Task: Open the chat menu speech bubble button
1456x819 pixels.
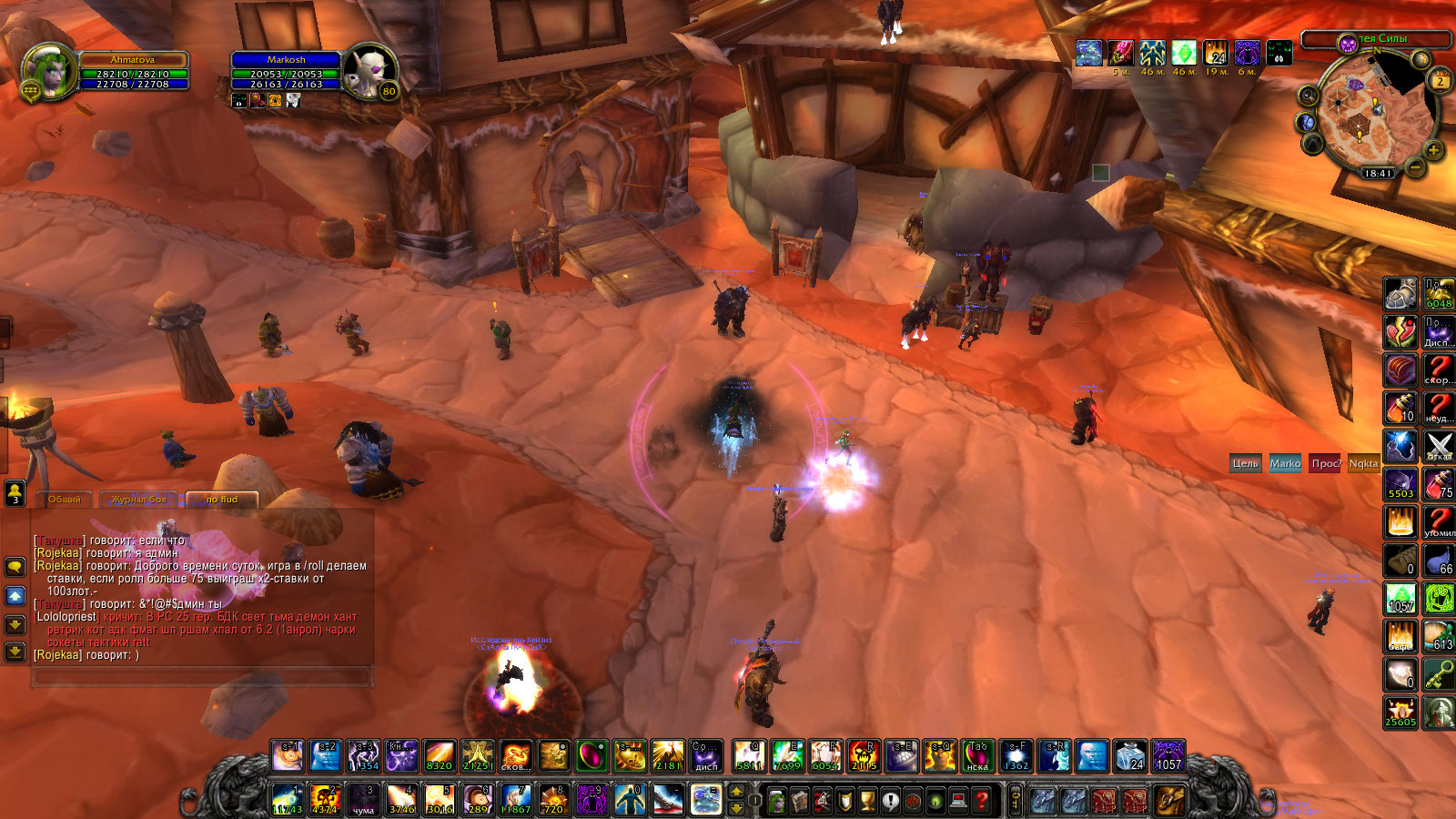Action: click(x=15, y=566)
